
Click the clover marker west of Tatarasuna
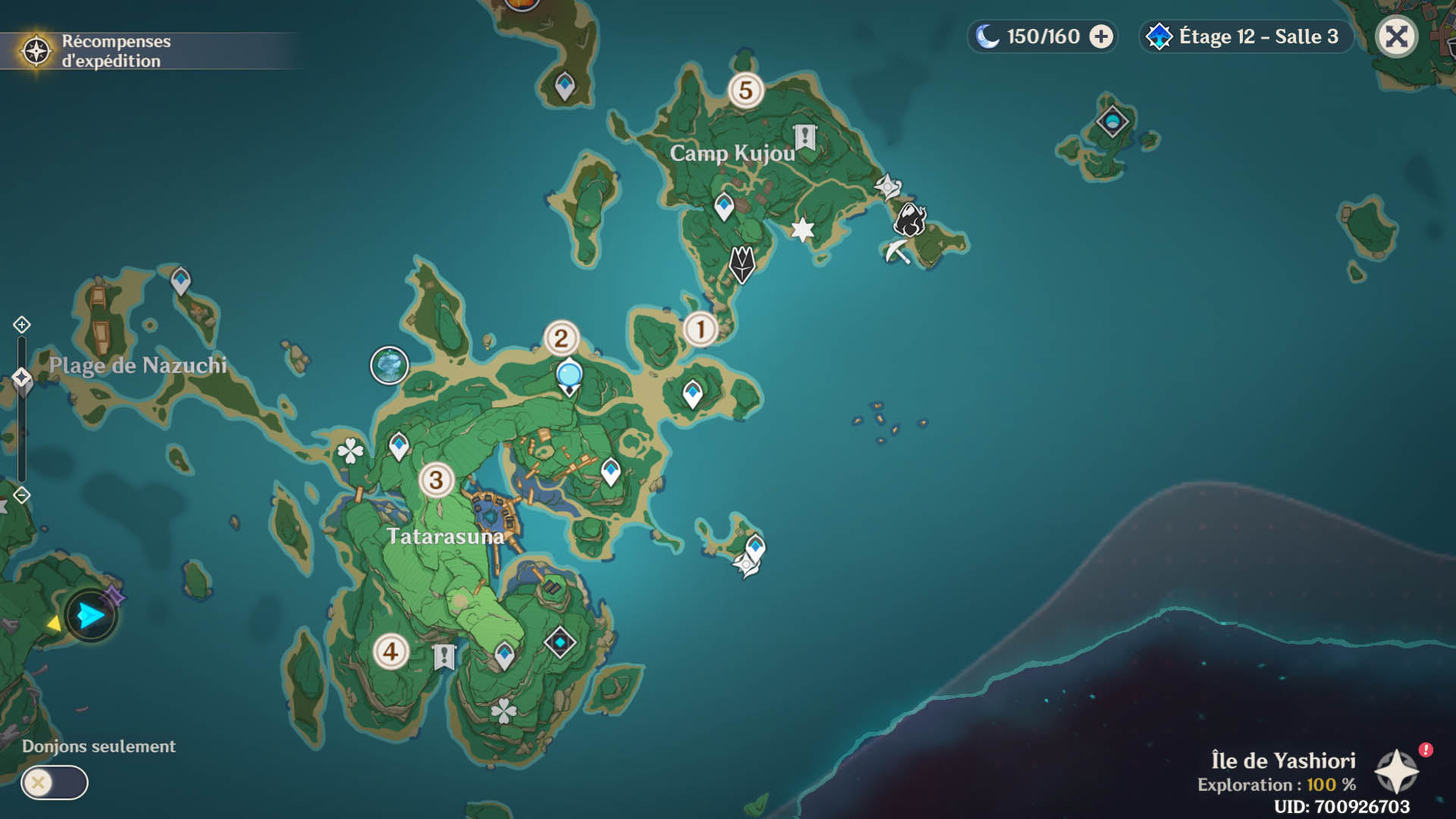click(350, 451)
